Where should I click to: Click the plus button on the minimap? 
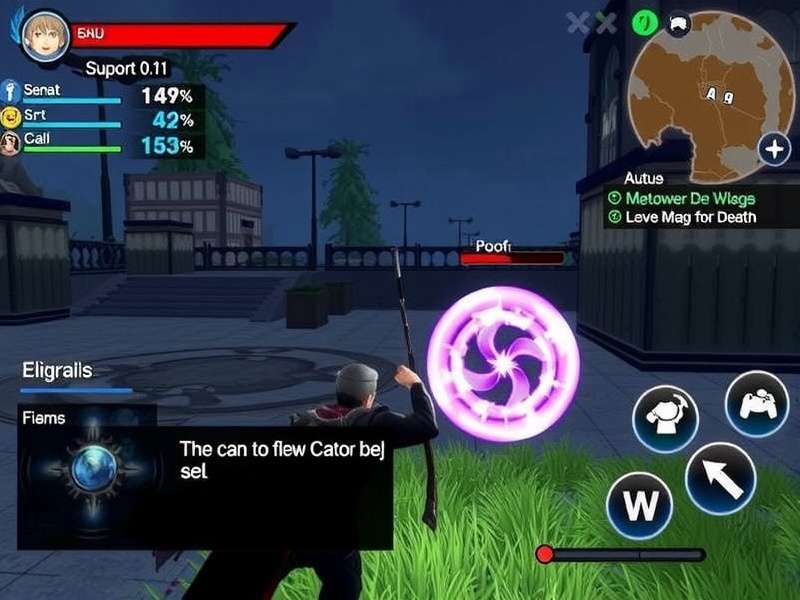[x=774, y=151]
